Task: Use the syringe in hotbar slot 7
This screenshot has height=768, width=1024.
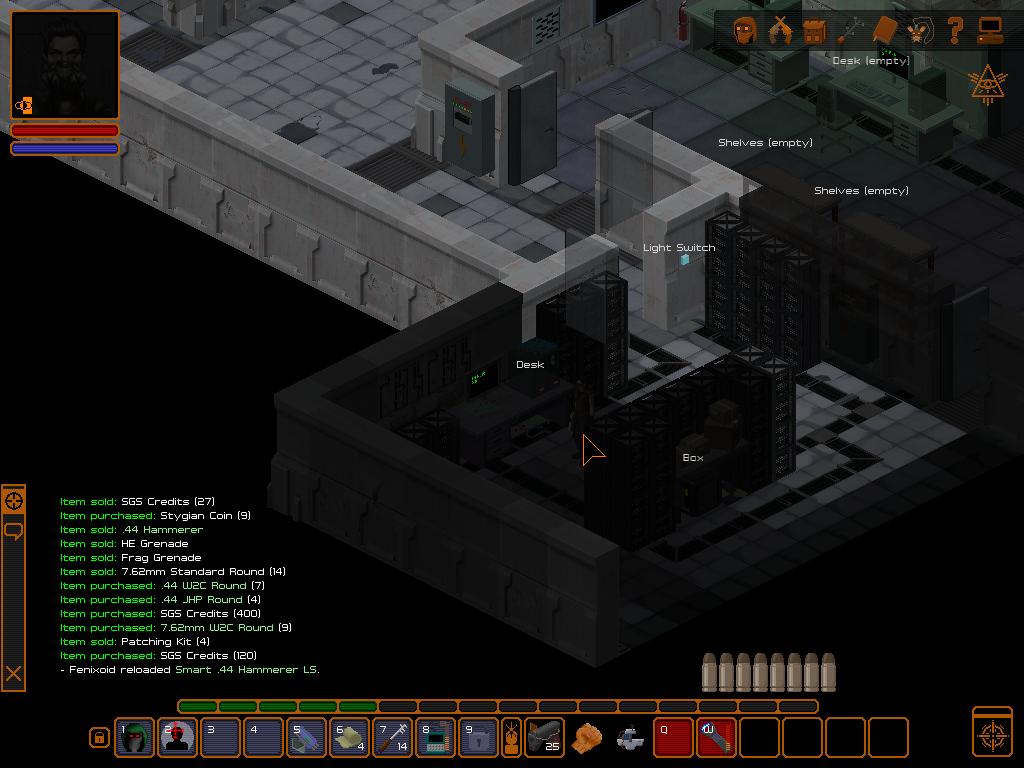Action: (393, 738)
